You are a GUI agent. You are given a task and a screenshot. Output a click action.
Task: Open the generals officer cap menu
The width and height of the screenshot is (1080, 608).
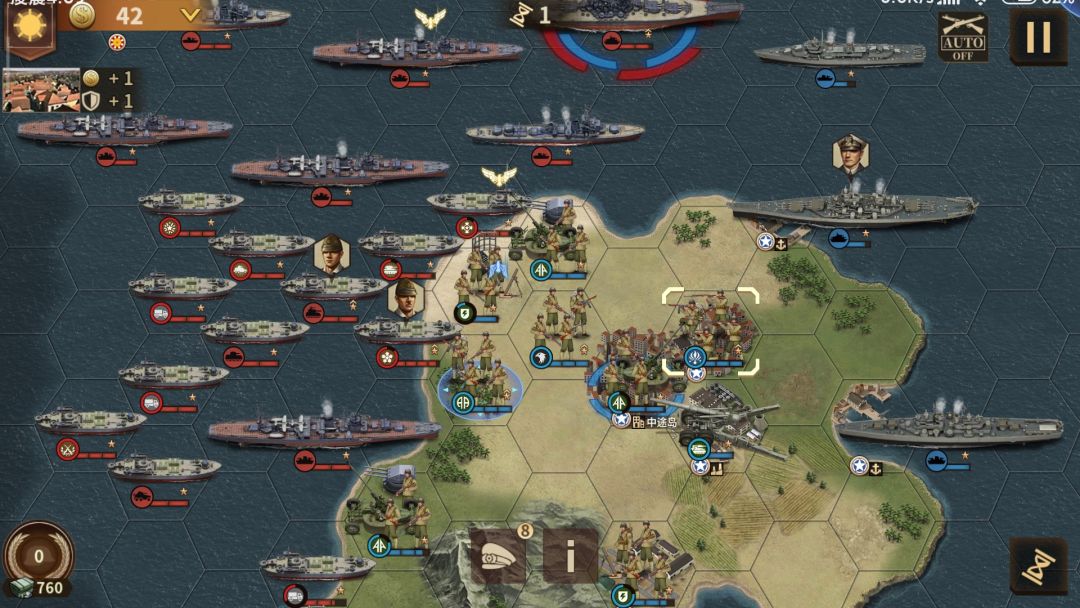click(499, 556)
